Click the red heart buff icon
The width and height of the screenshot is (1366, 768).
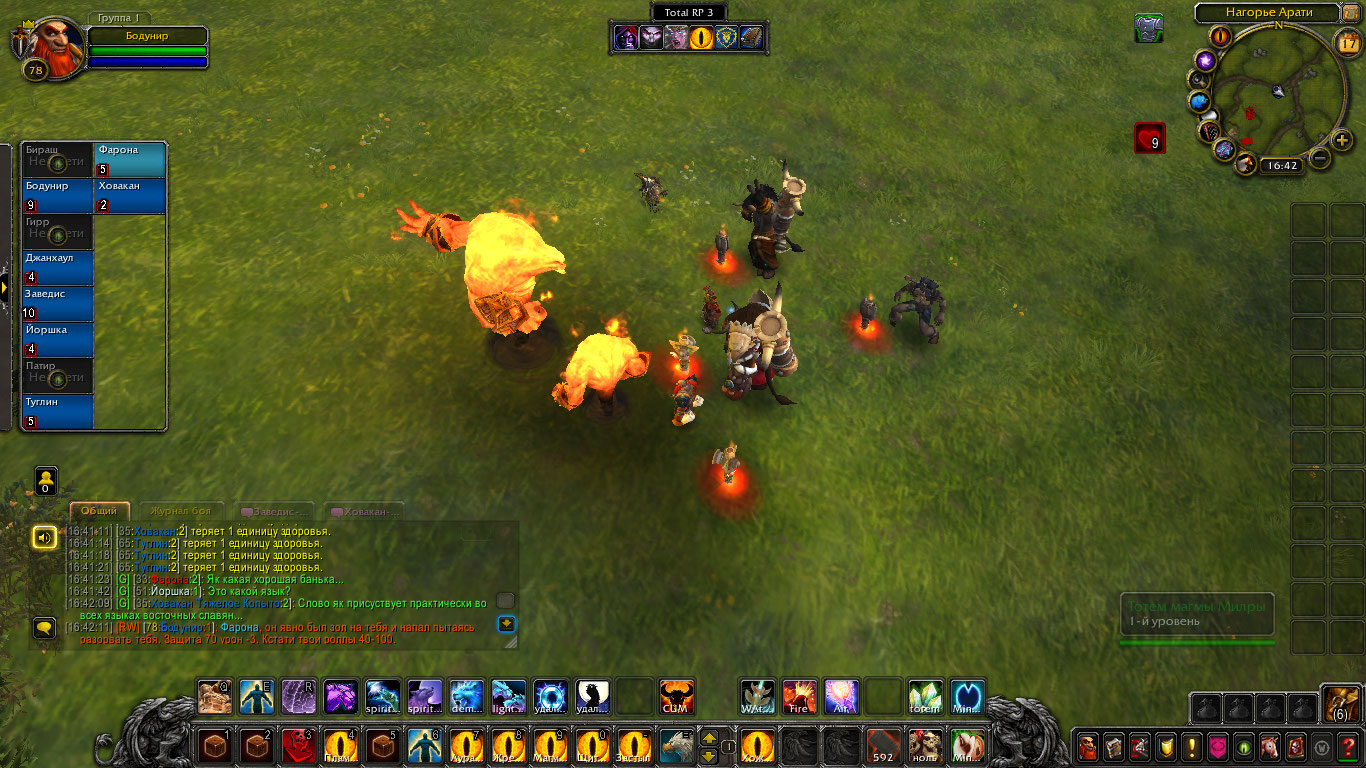1150,138
